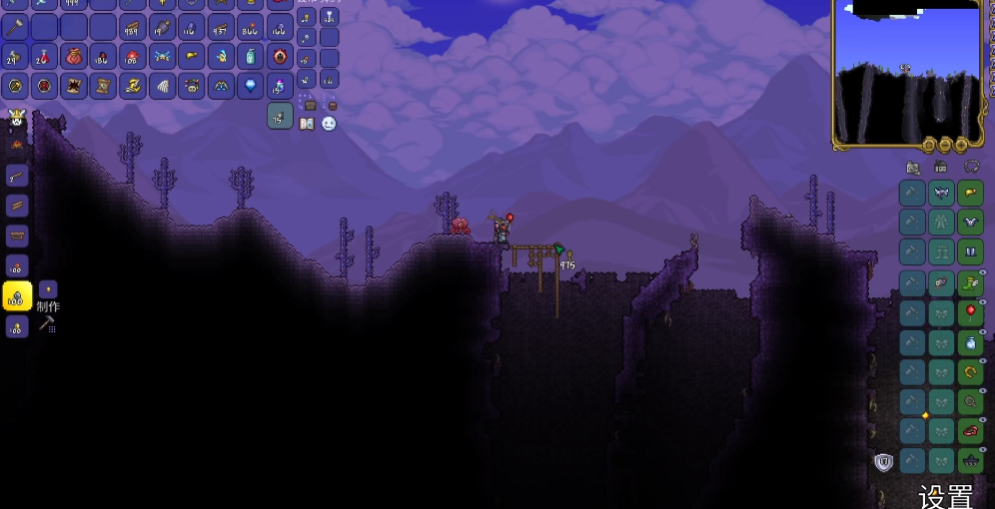Select the magnifying glass accessory slot

(x=970, y=402)
